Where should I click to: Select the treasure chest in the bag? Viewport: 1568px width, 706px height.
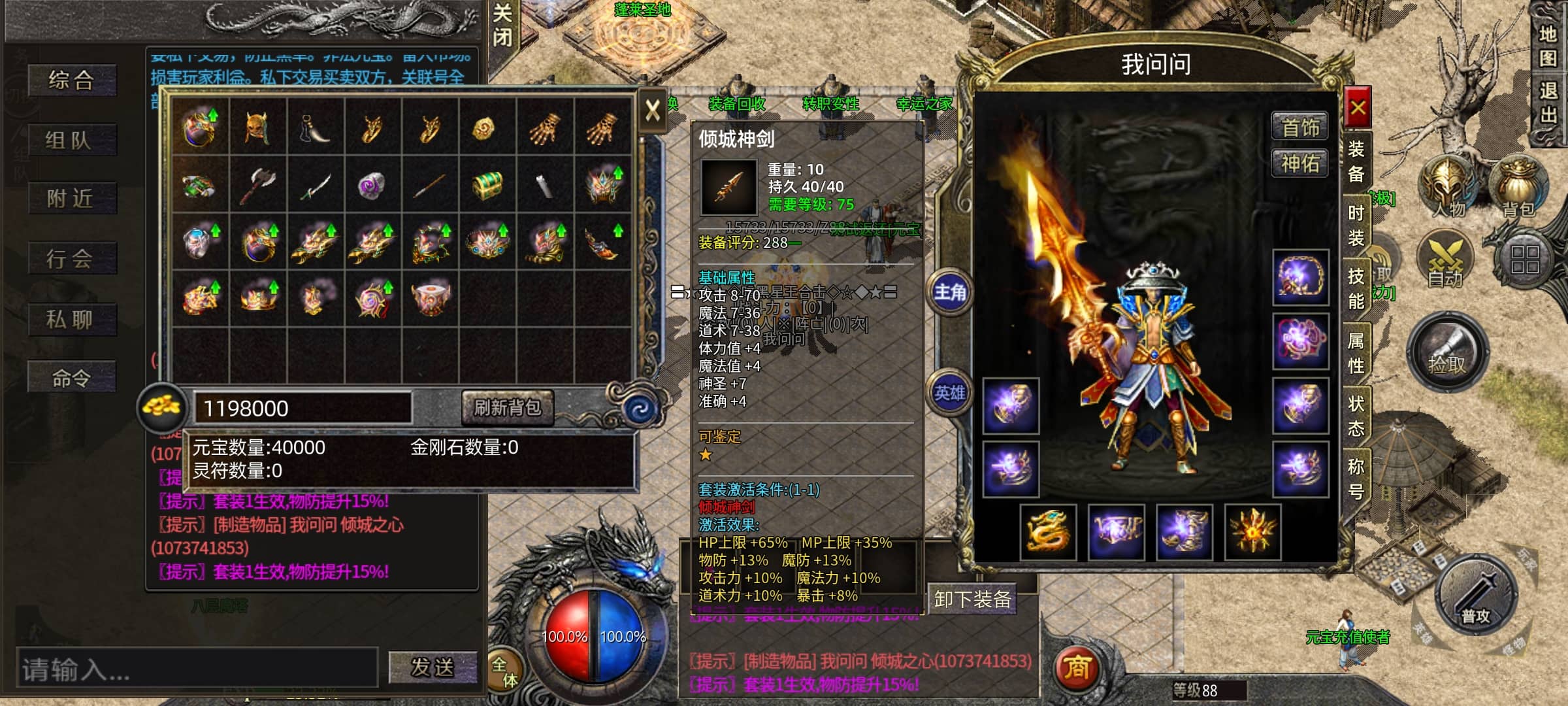click(x=487, y=184)
